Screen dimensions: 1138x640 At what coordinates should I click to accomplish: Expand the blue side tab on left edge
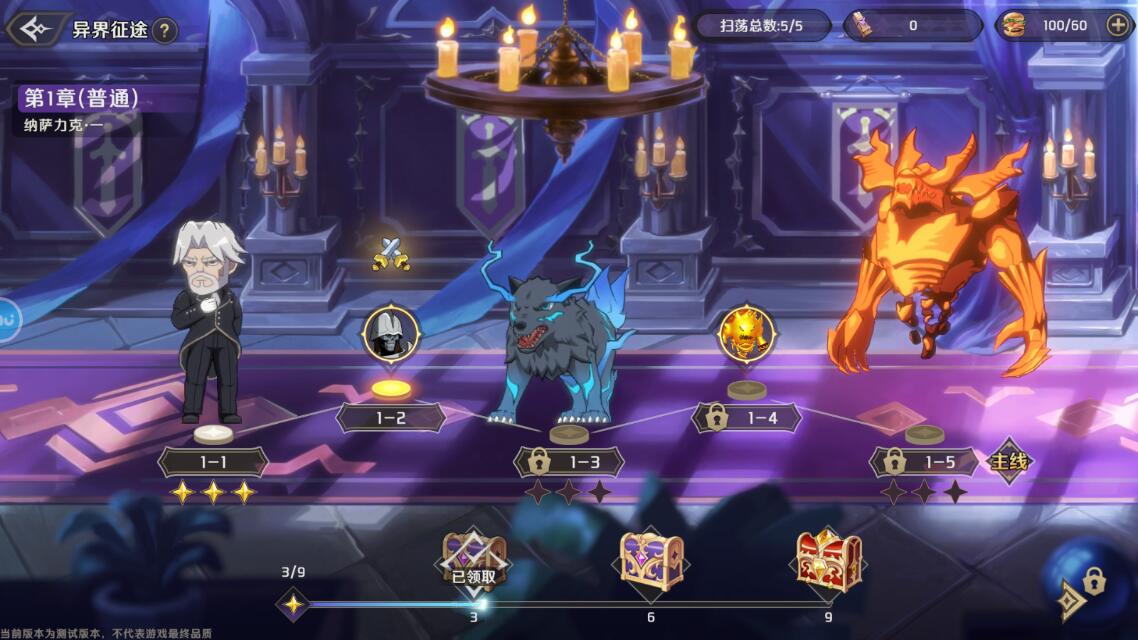(x=9, y=320)
